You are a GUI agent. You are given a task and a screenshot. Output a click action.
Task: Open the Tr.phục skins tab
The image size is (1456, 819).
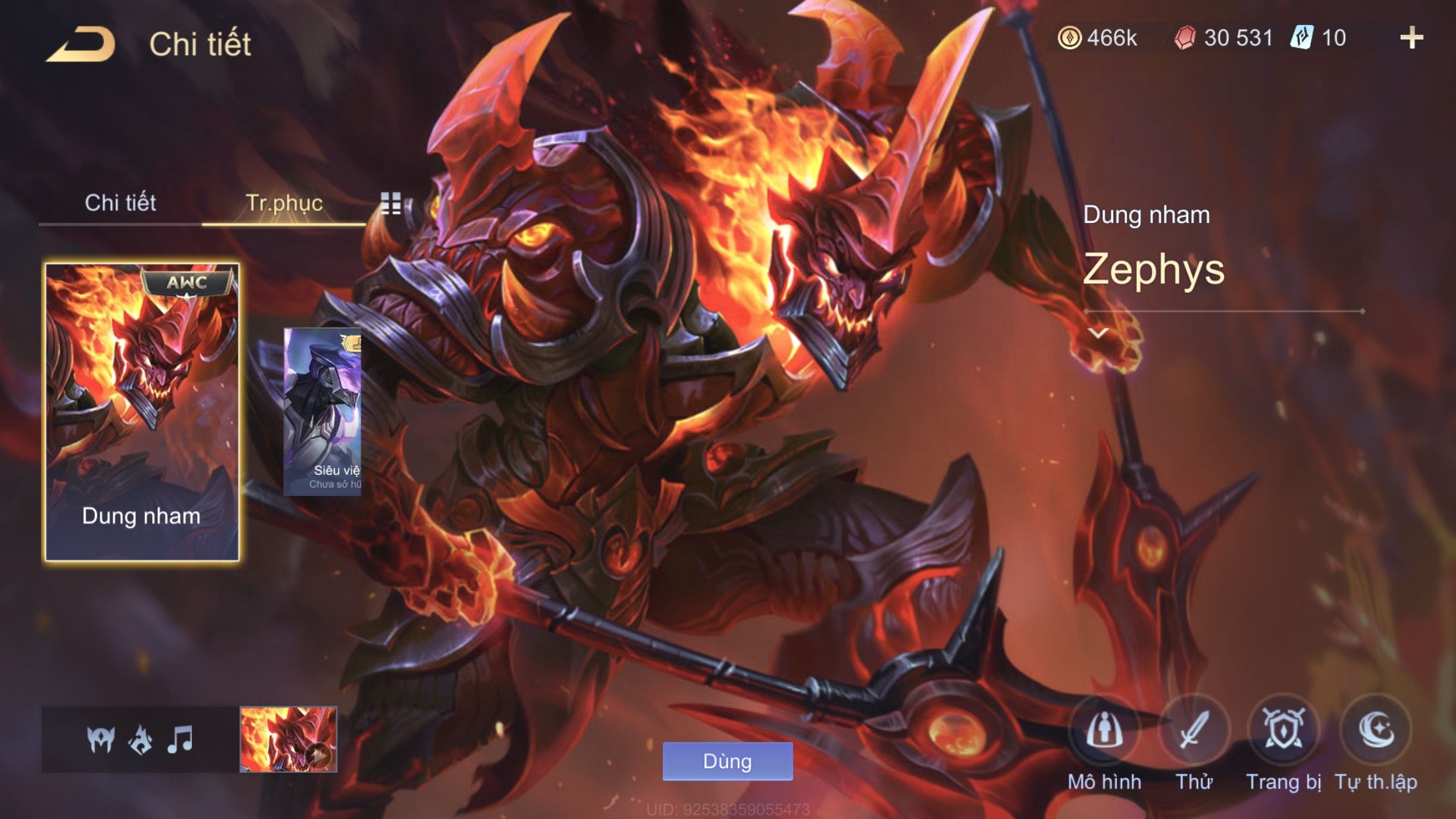(x=284, y=202)
